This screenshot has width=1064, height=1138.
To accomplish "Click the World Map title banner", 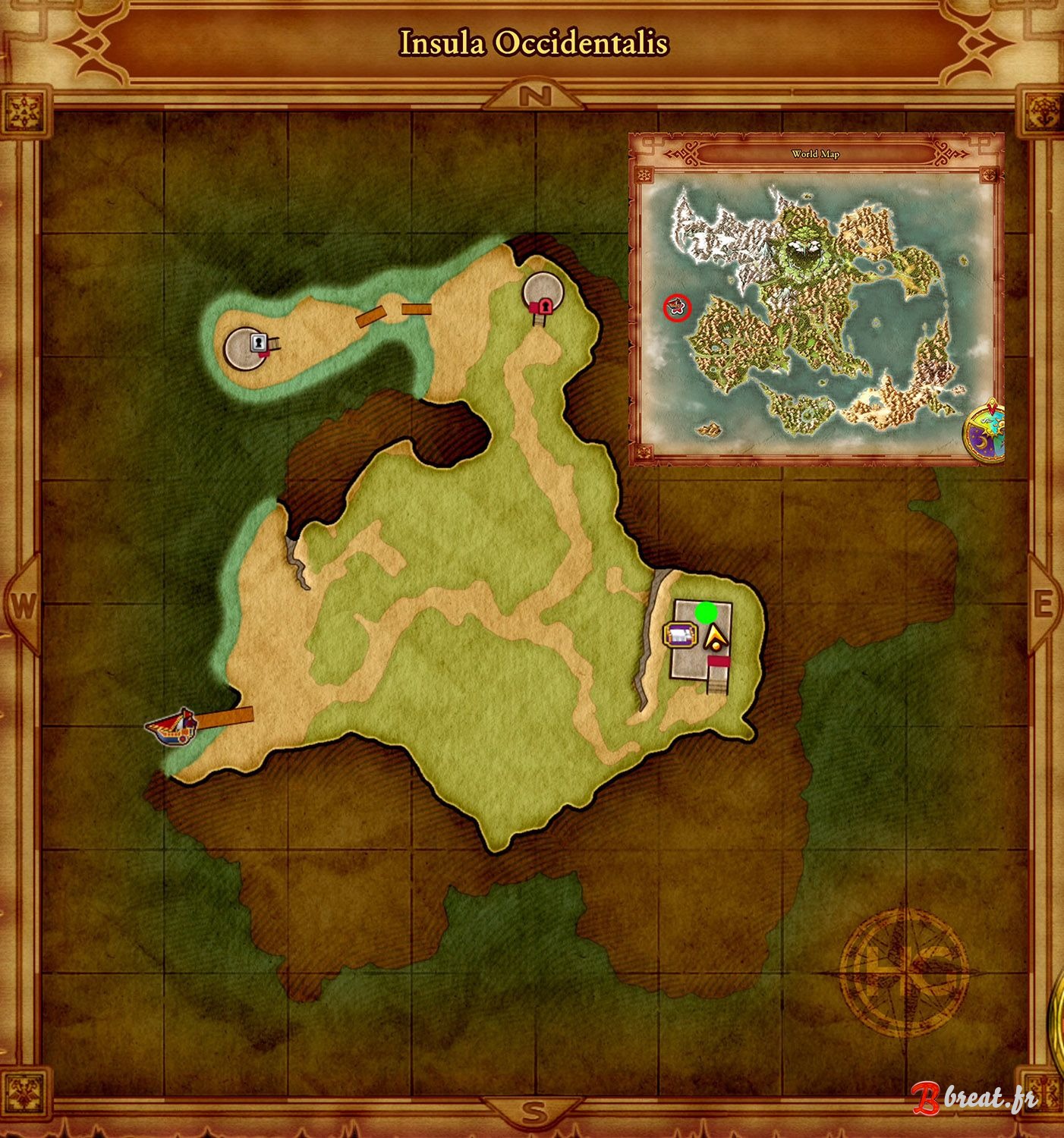I will click(816, 156).
